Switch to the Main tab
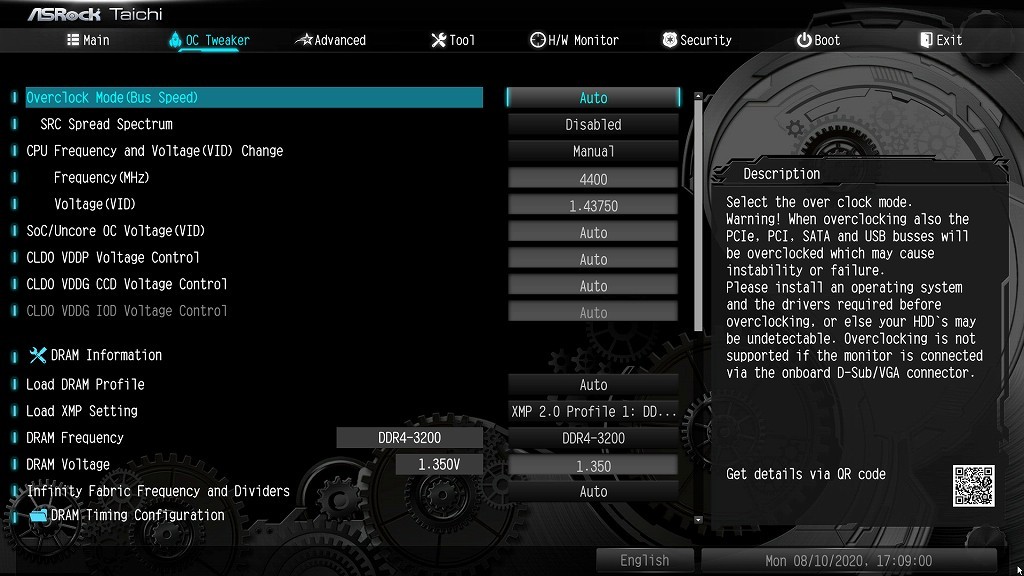Screen dimensions: 1024x576 (x=88, y=40)
